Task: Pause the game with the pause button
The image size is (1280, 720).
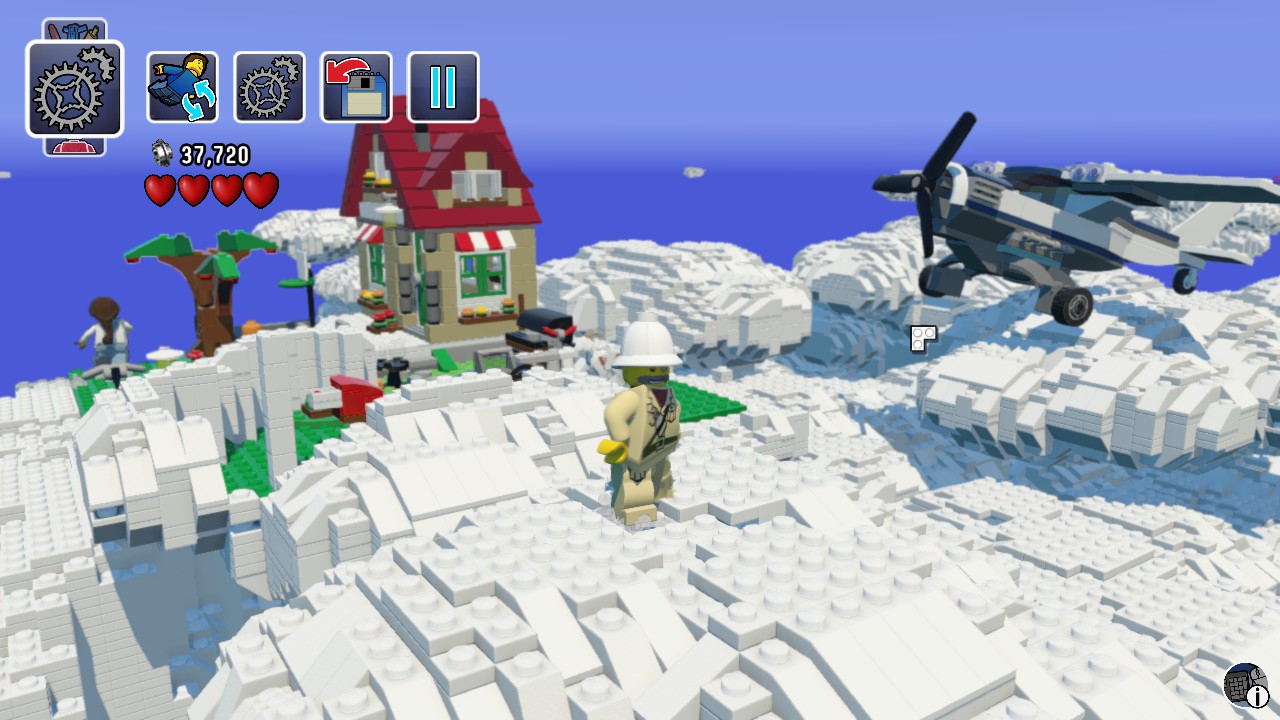Action: (443, 87)
